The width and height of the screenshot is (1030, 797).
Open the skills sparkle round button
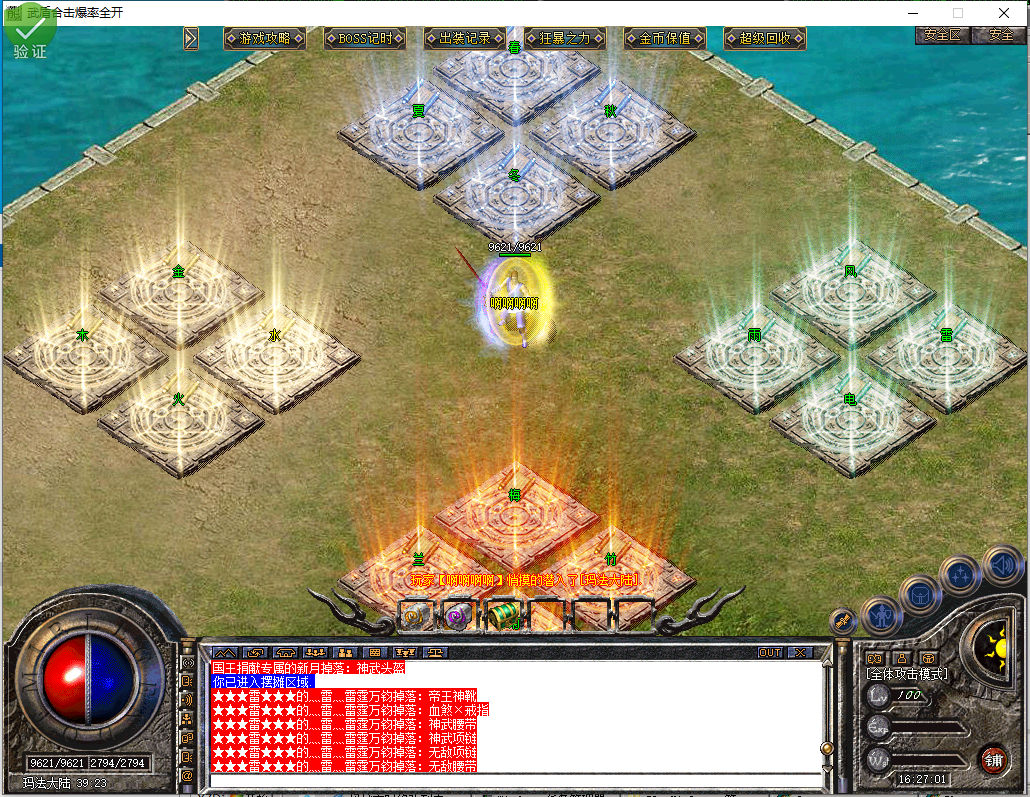[x=960, y=575]
